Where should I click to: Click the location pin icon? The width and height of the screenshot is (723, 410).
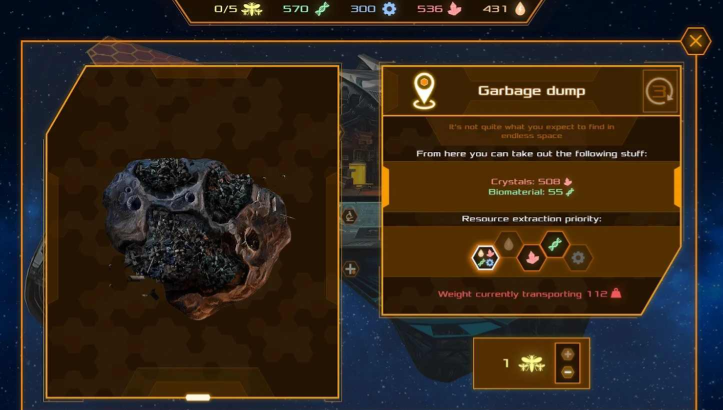(x=424, y=91)
